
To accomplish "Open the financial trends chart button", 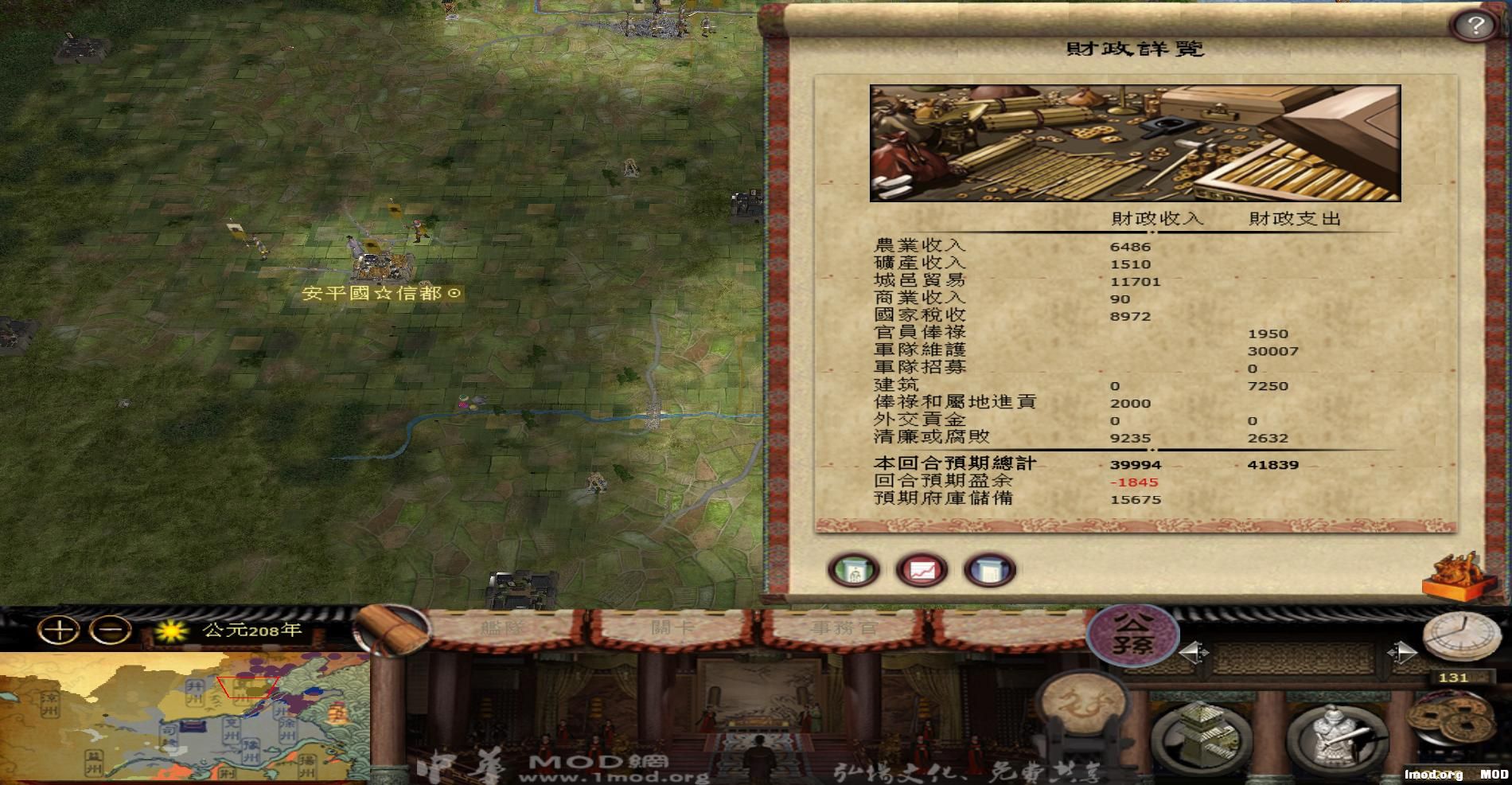I will point(921,570).
